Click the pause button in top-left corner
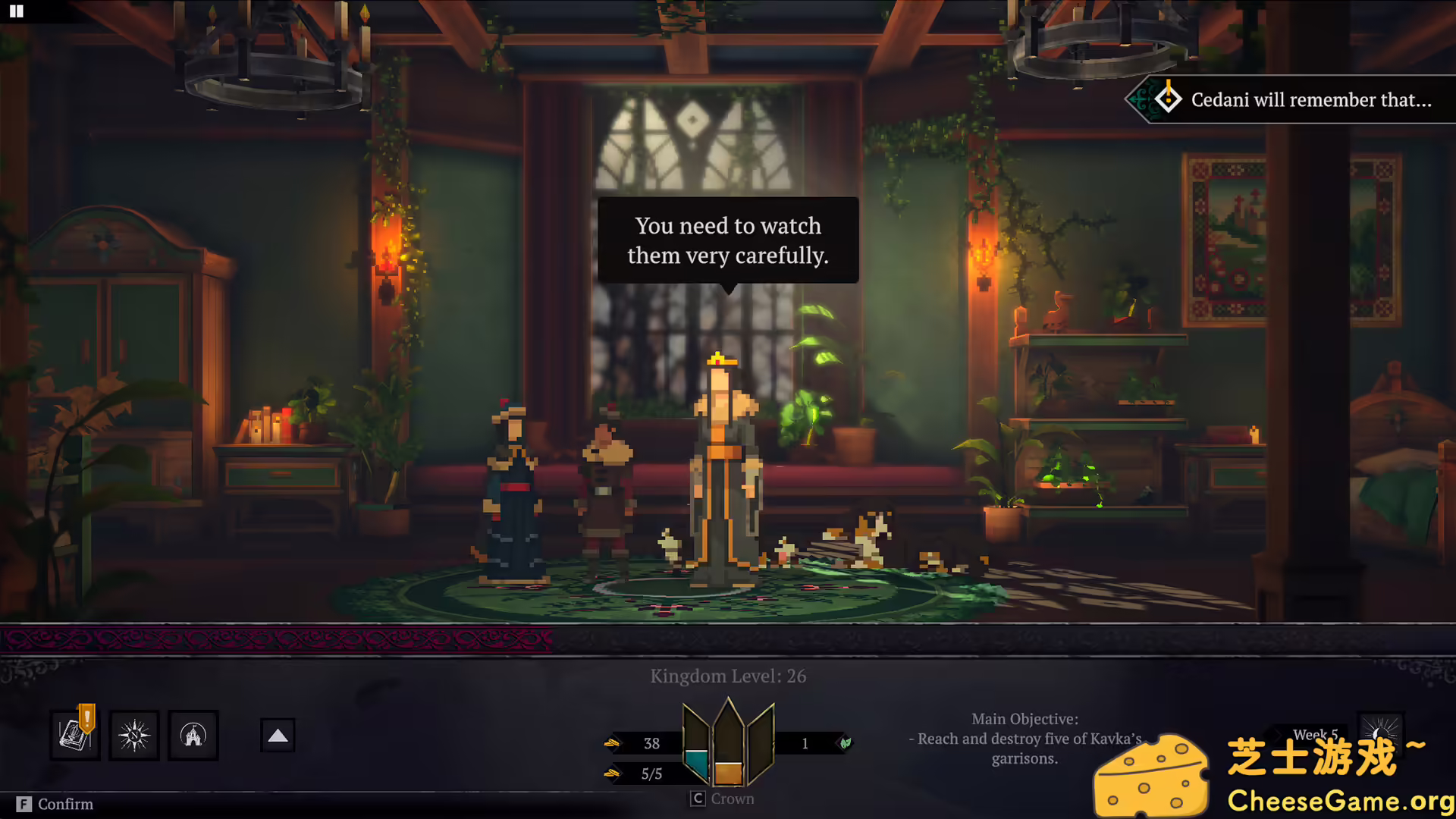The height and width of the screenshot is (819, 1456). point(16,11)
